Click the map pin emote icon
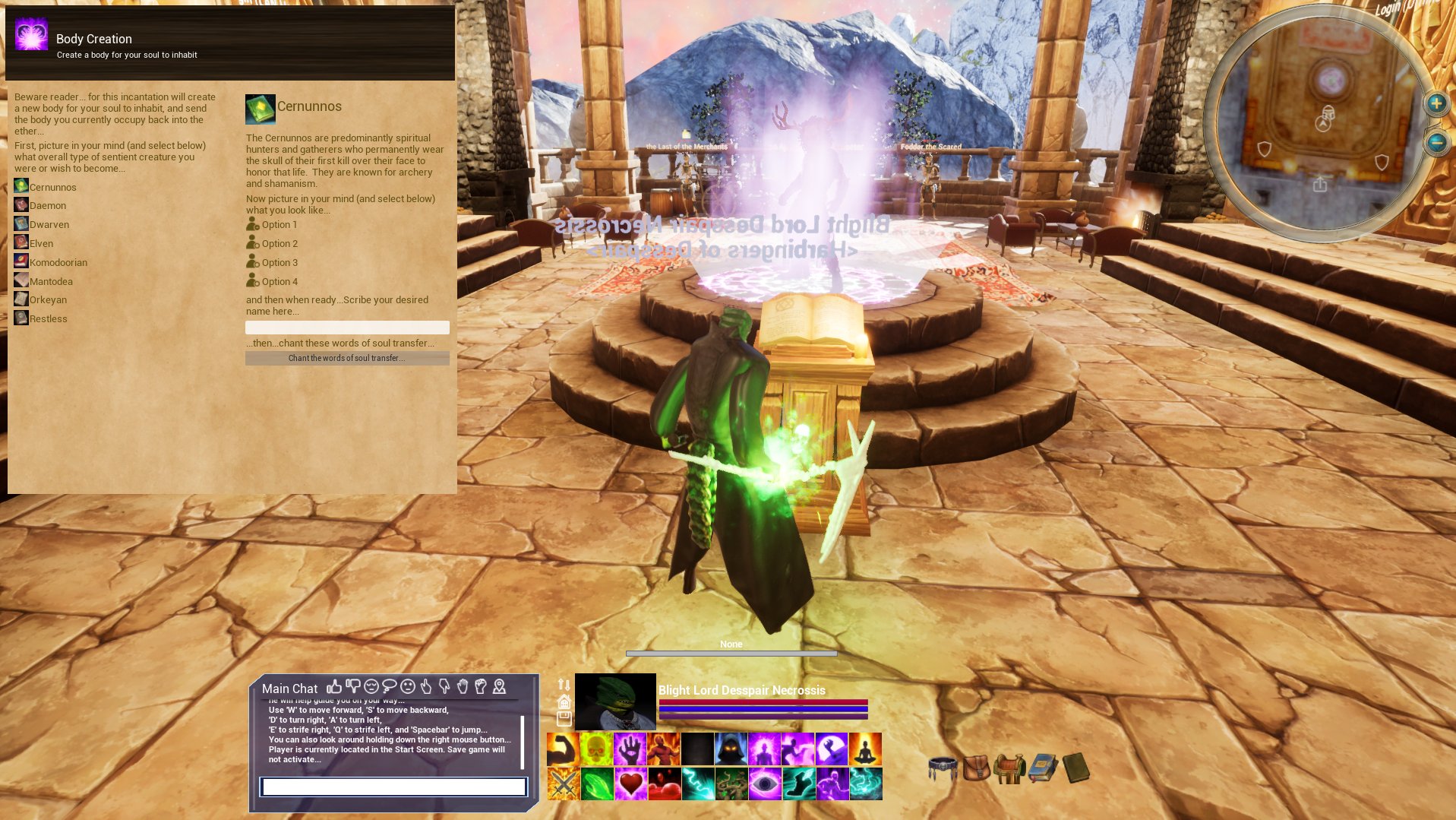Image resolution: width=1456 pixels, height=820 pixels. (x=499, y=688)
